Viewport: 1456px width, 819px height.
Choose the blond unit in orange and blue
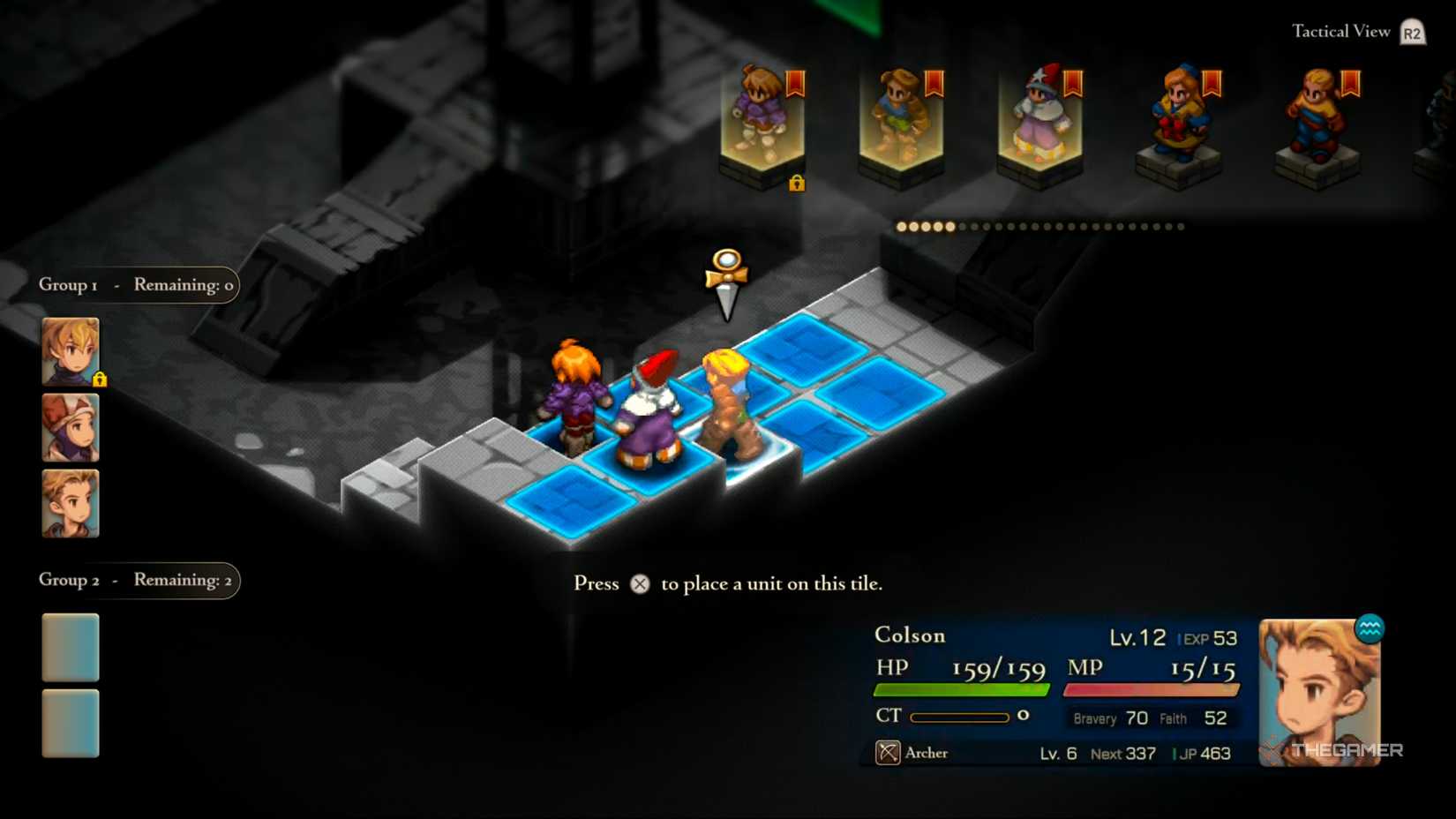coord(1317,119)
